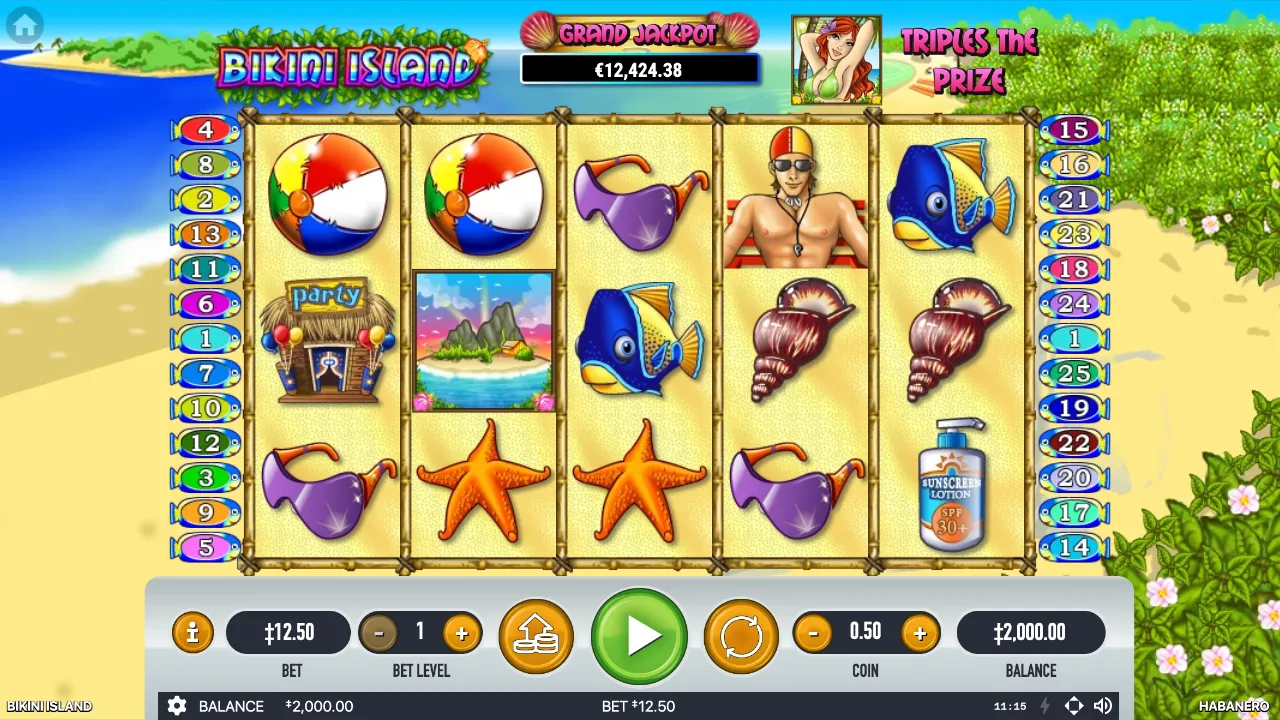
Task: Highlight payline 25 marker
Action: [x=1073, y=374]
